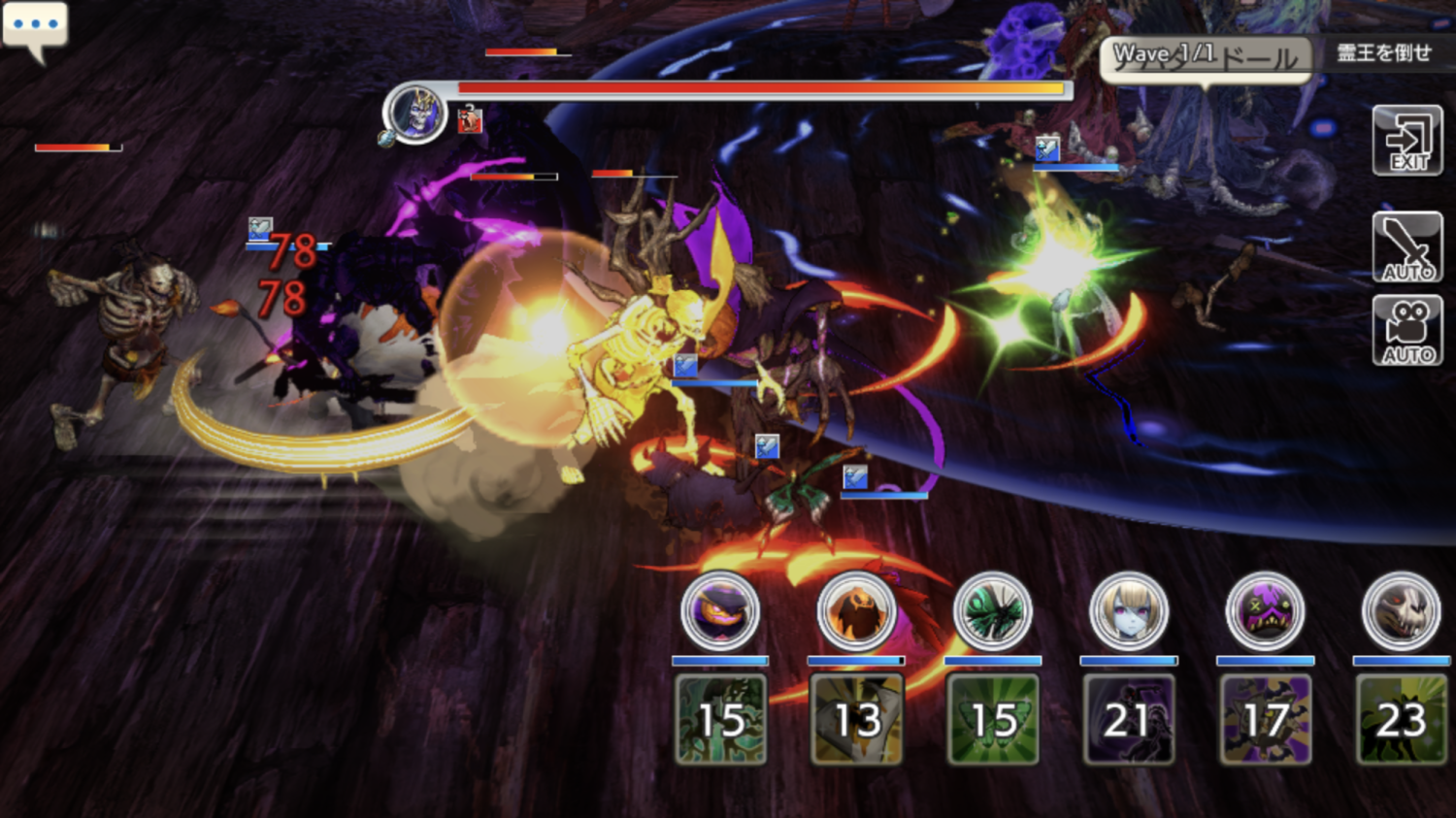1456x818 pixels.
Task: Select the green butterfly unit portrait
Action: 992,612
